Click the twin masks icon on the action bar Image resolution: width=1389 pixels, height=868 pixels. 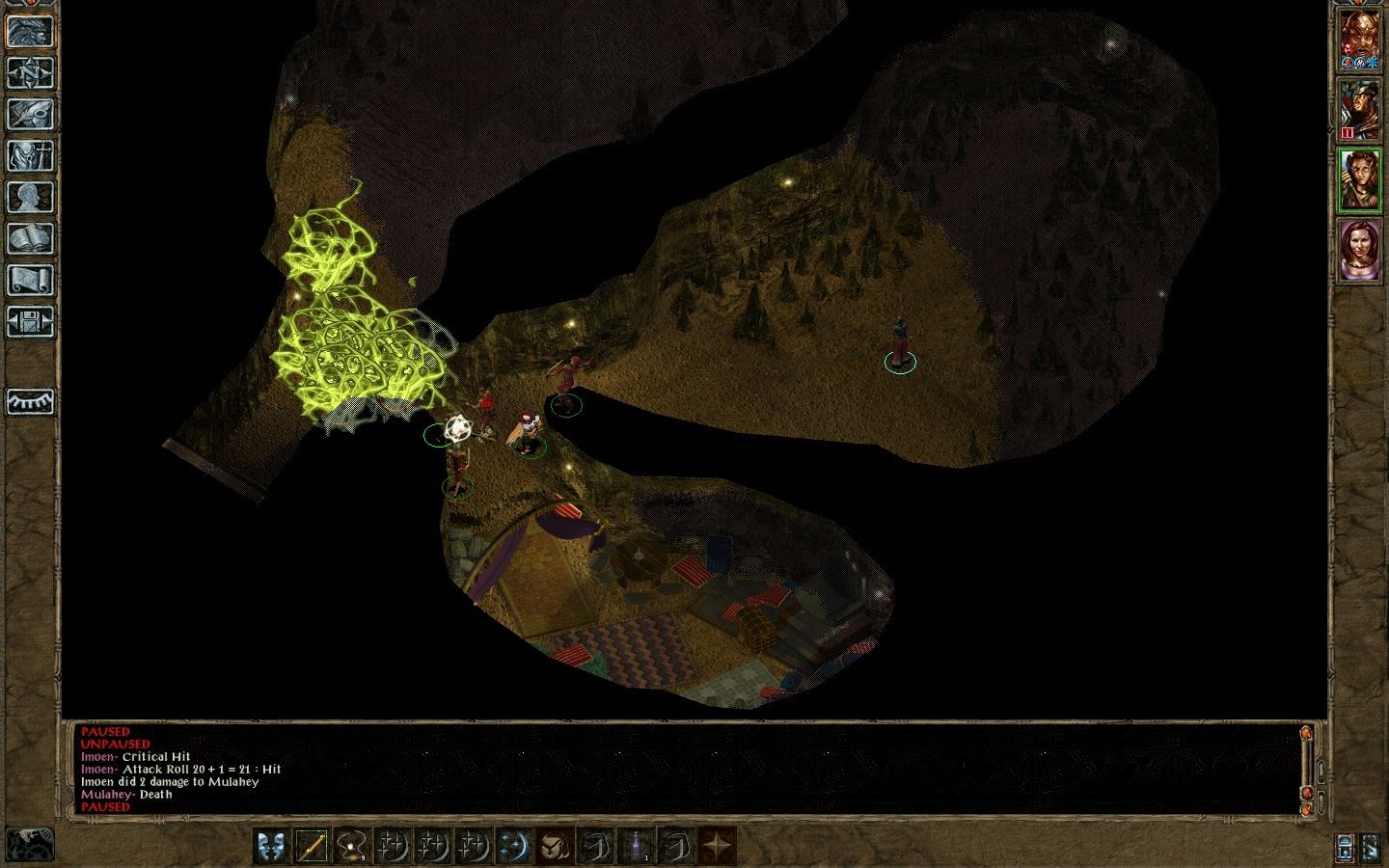(x=272, y=847)
